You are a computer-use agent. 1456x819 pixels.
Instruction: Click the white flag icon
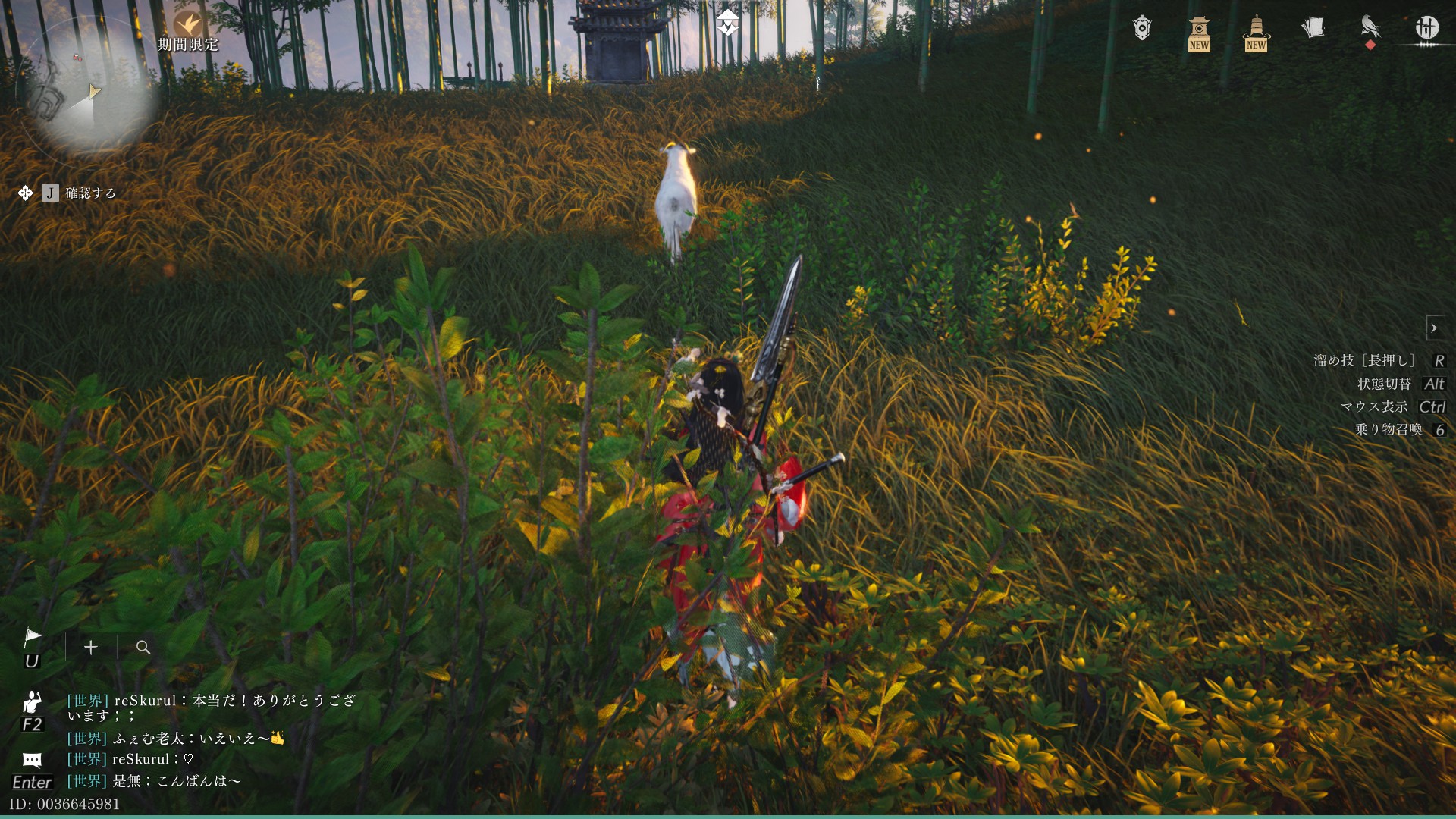(x=33, y=639)
